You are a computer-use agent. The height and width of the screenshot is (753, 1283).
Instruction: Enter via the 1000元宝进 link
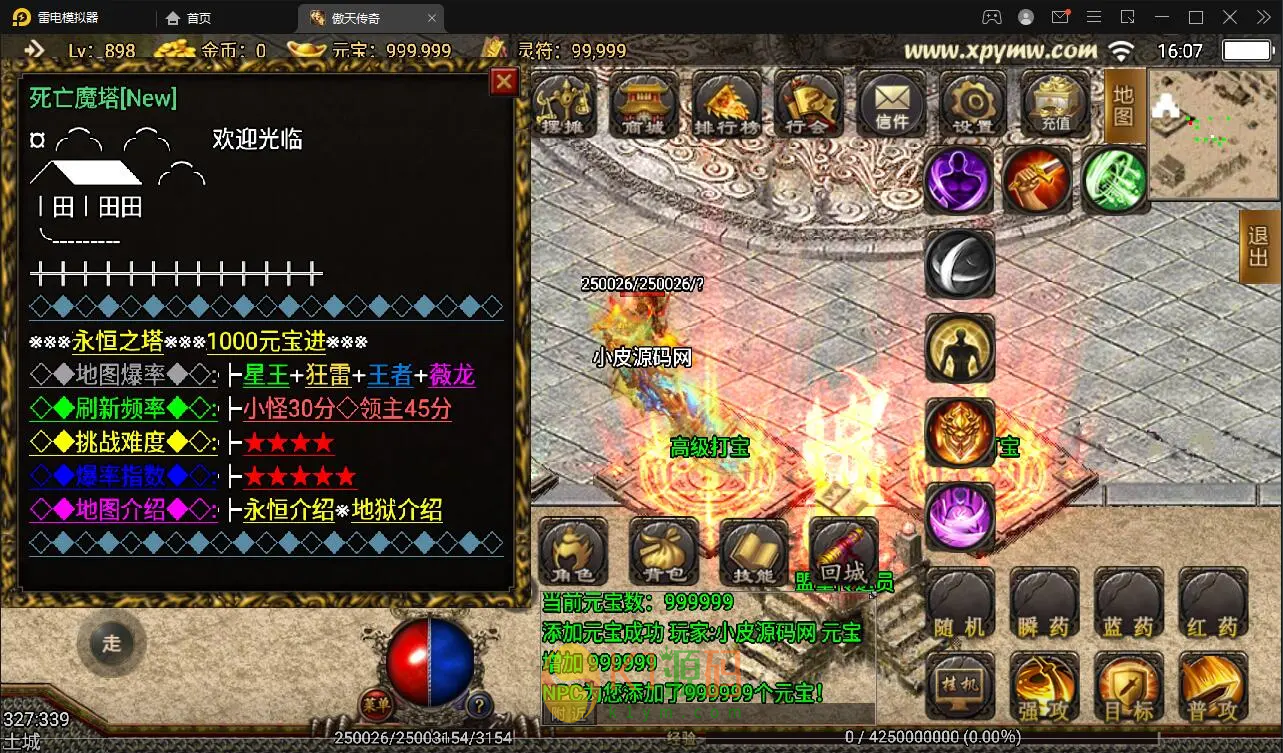click(x=266, y=341)
